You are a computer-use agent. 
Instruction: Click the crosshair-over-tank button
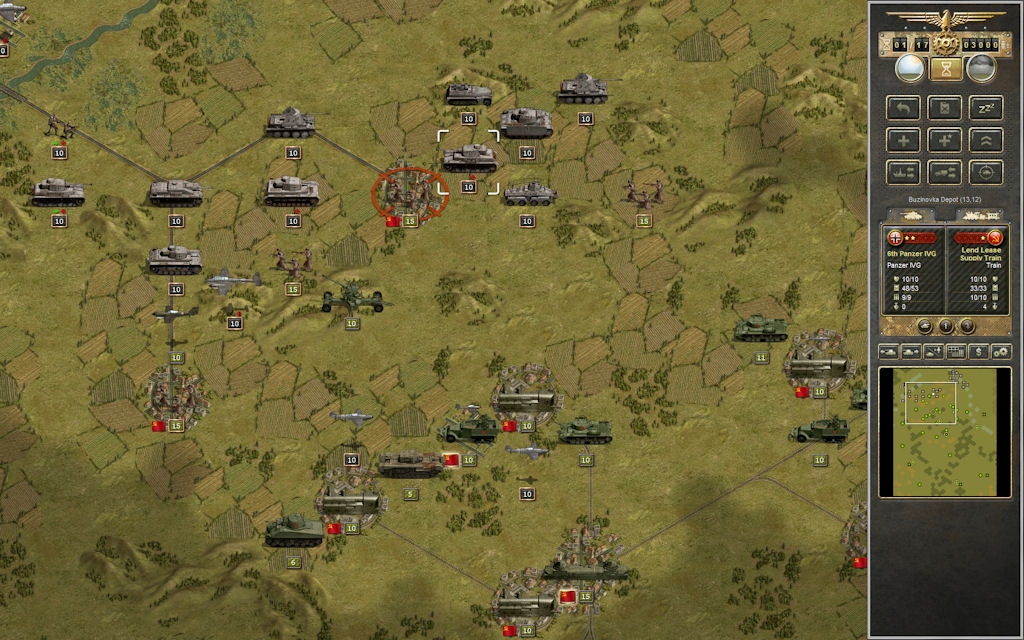(x=987, y=171)
